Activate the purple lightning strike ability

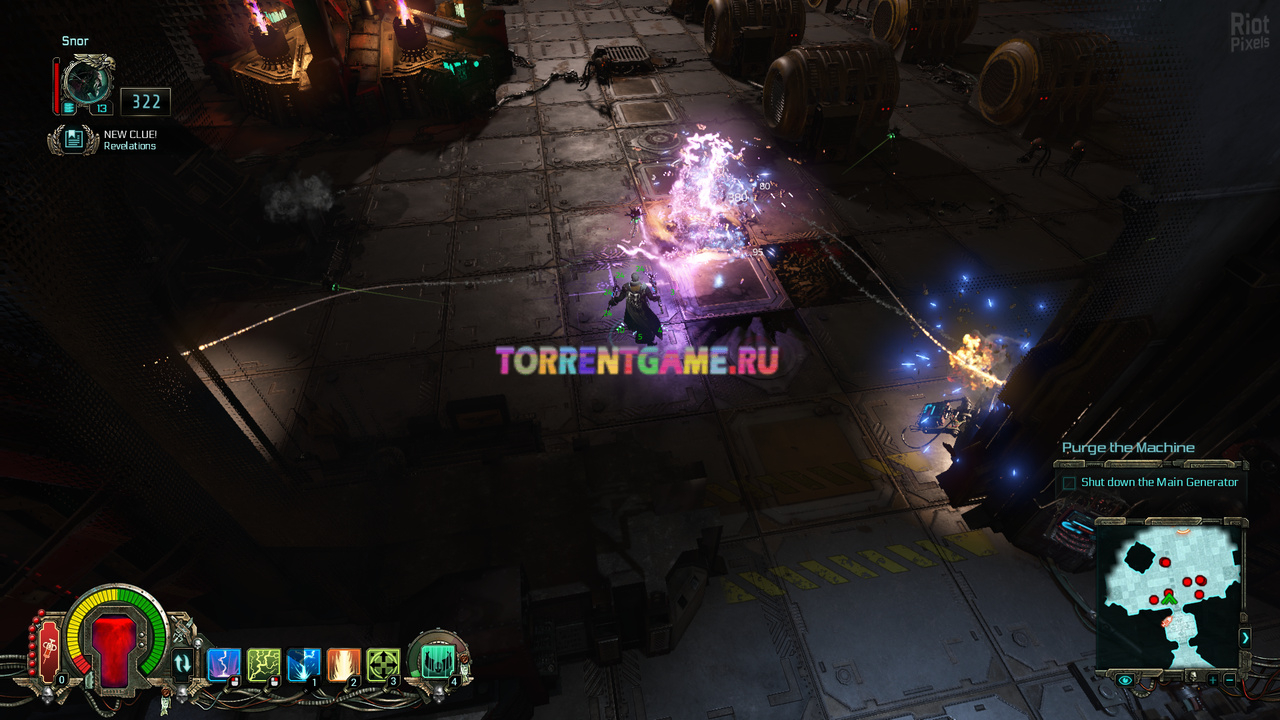[223, 664]
